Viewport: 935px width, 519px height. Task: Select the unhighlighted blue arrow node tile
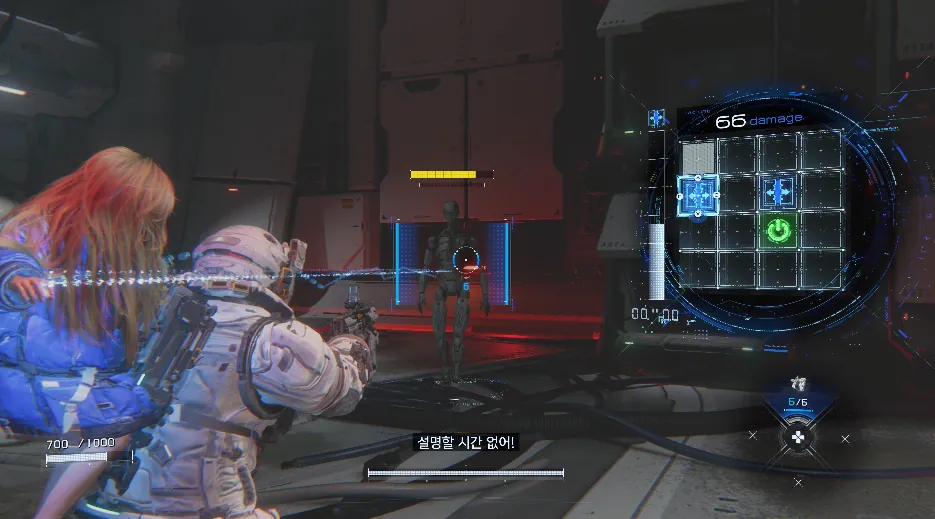click(x=779, y=191)
